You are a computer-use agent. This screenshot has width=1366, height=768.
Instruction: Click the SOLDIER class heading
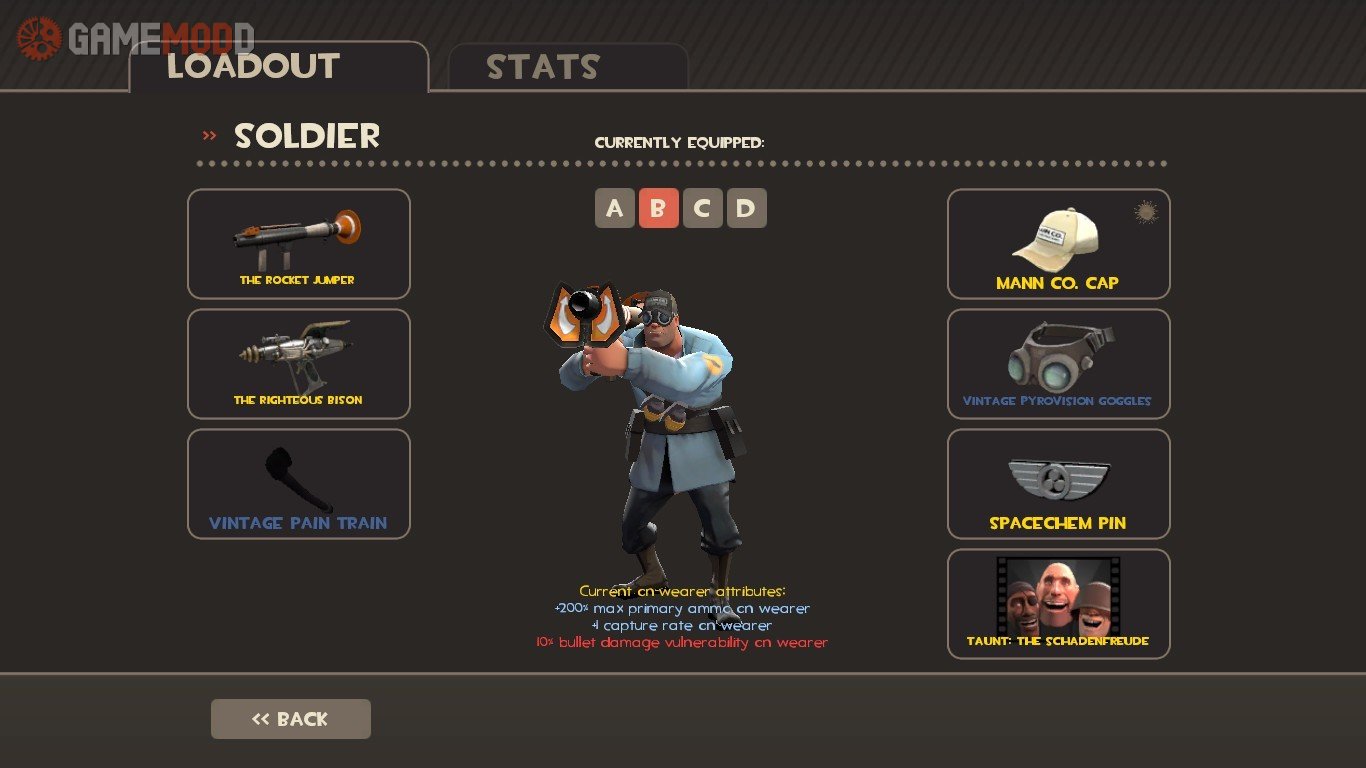click(306, 136)
